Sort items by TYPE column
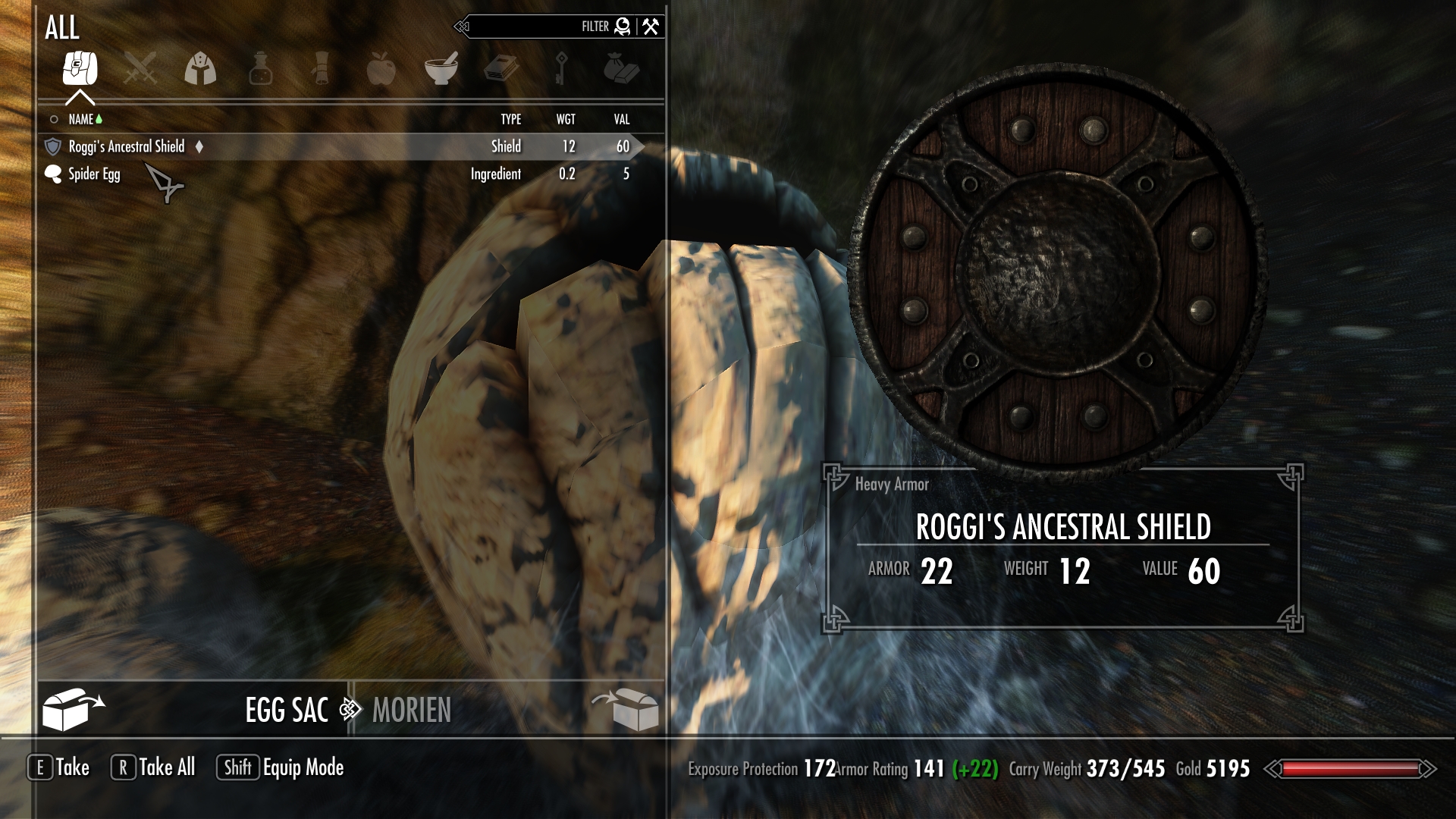Viewport: 1456px width, 819px height. (x=510, y=120)
